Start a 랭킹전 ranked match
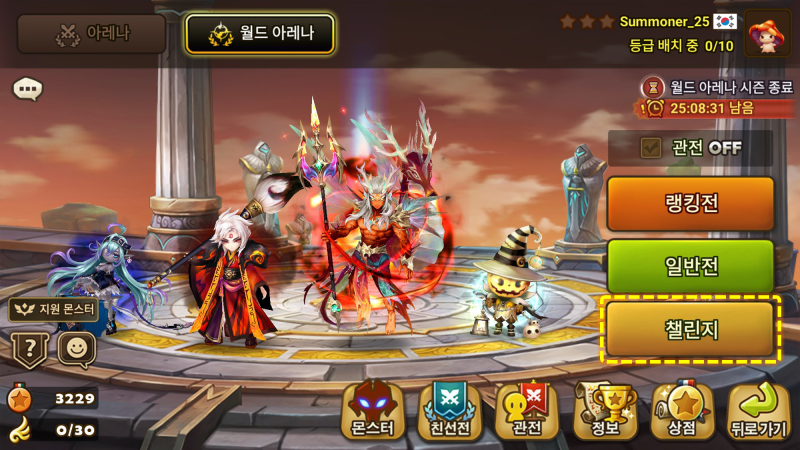Image resolution: width=800 pixels, height=450 pixels. [690, 204]
